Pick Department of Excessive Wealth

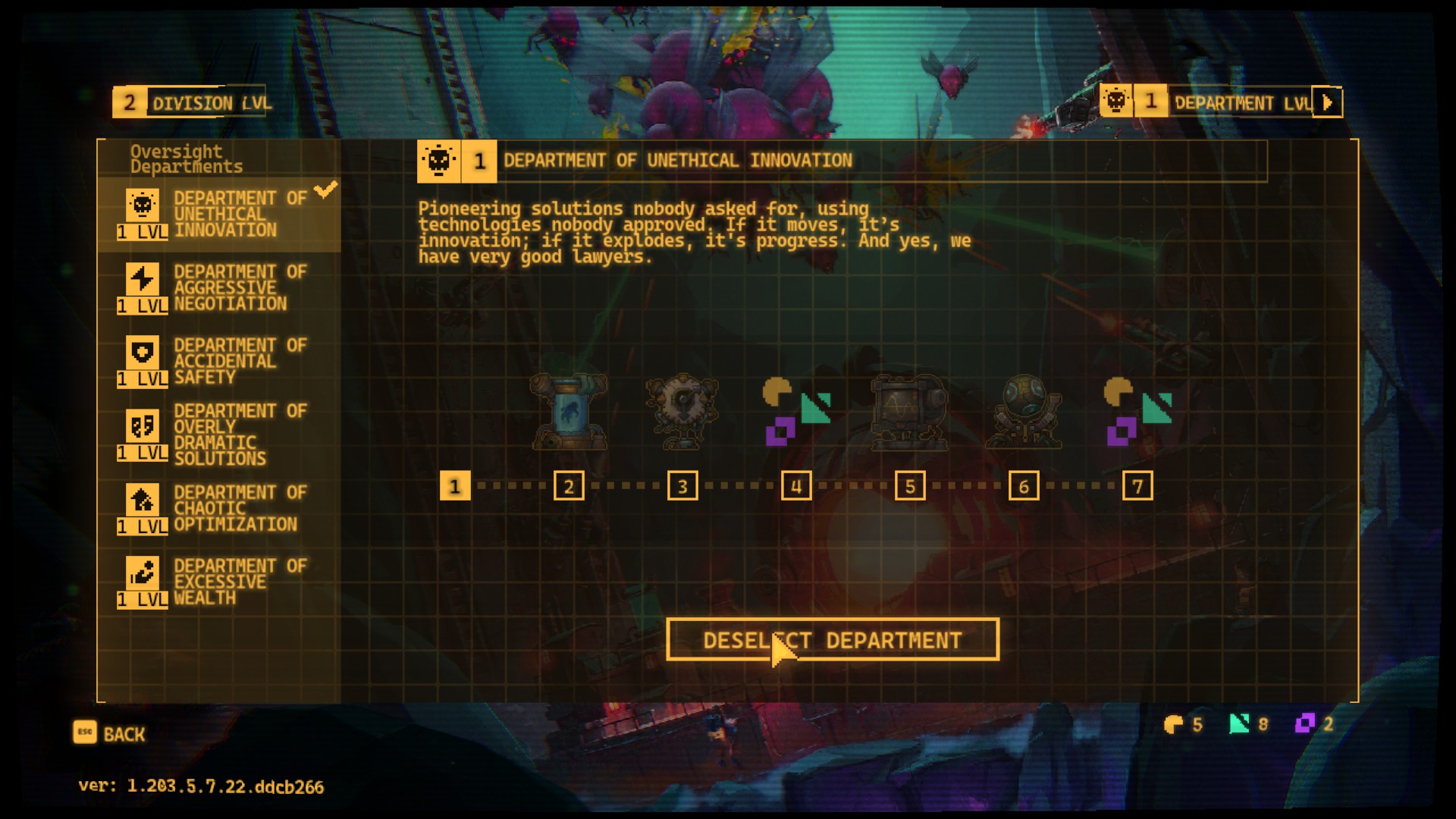tap(218, 582)
